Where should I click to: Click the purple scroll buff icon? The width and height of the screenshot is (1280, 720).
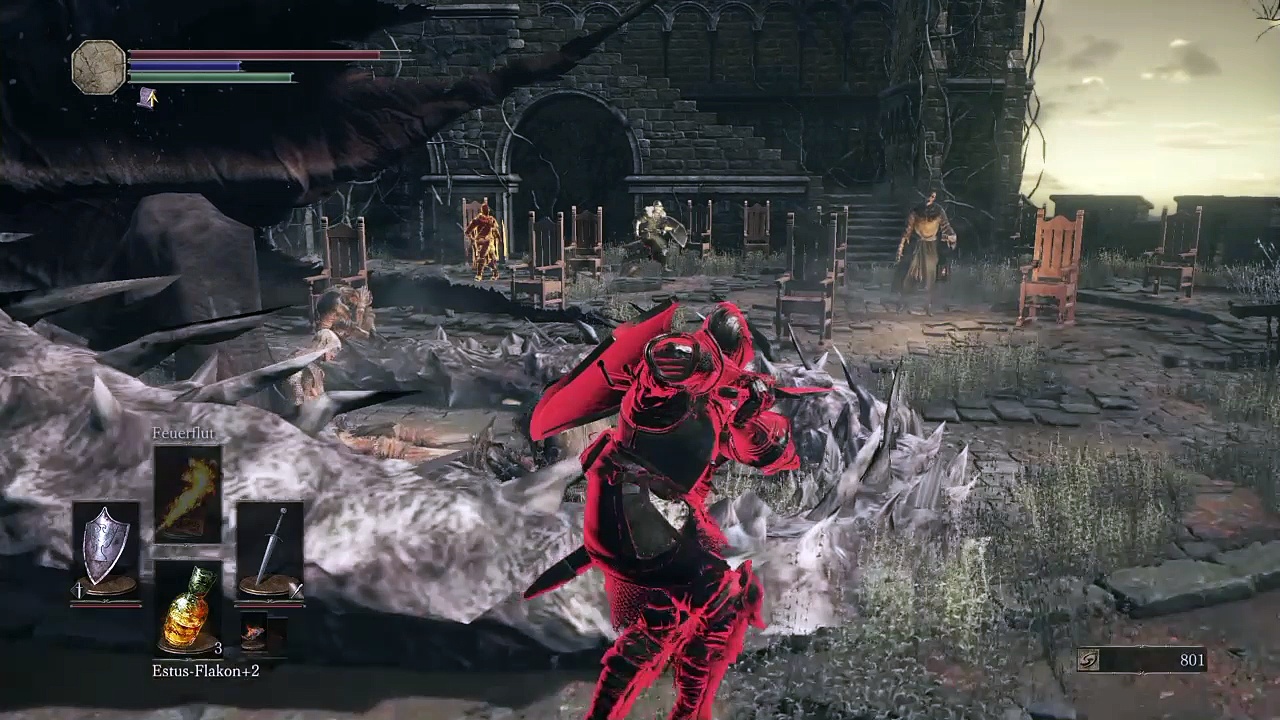(147, 97)
